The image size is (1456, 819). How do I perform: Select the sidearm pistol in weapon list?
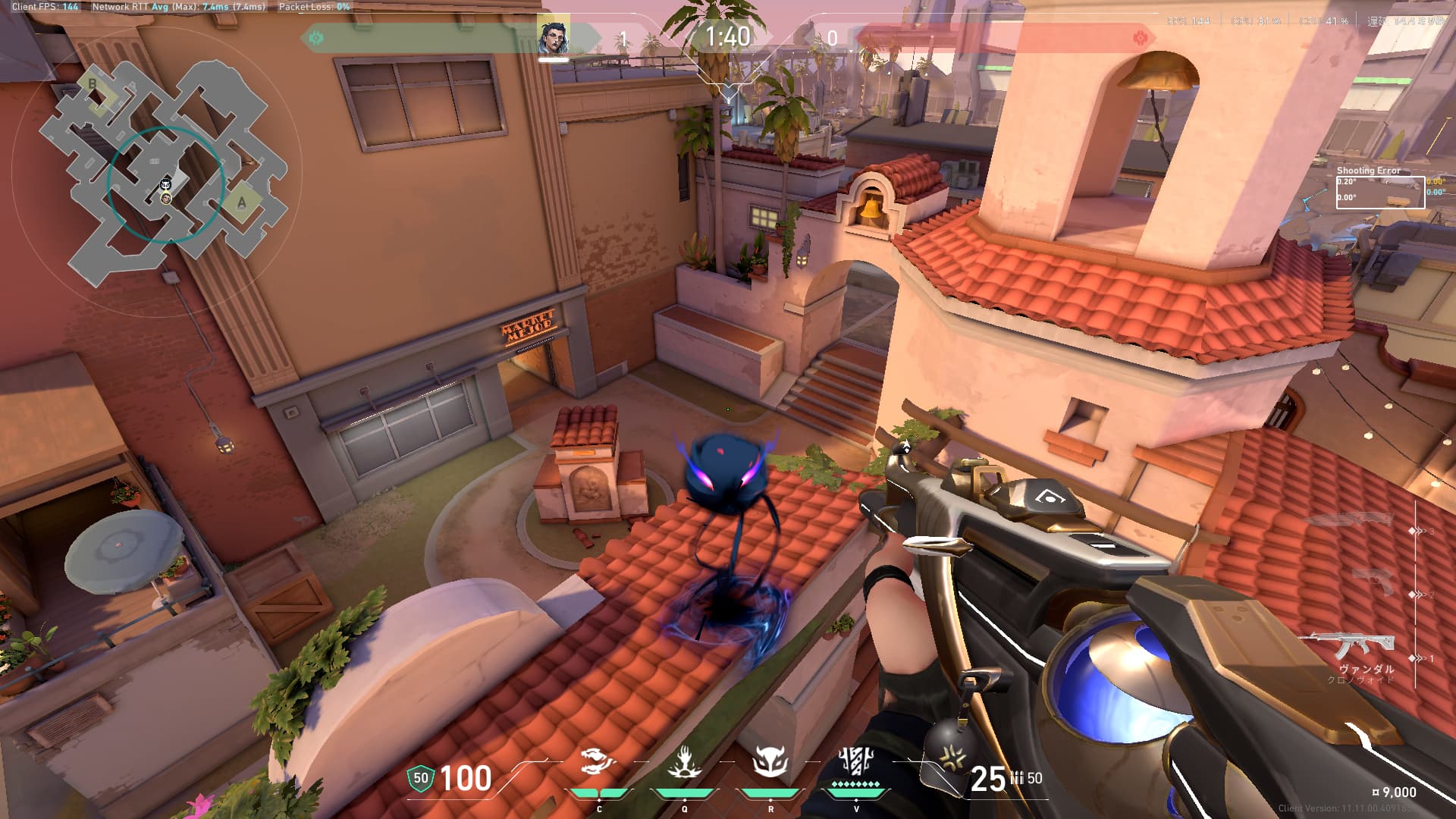(x=1372, y=582)
